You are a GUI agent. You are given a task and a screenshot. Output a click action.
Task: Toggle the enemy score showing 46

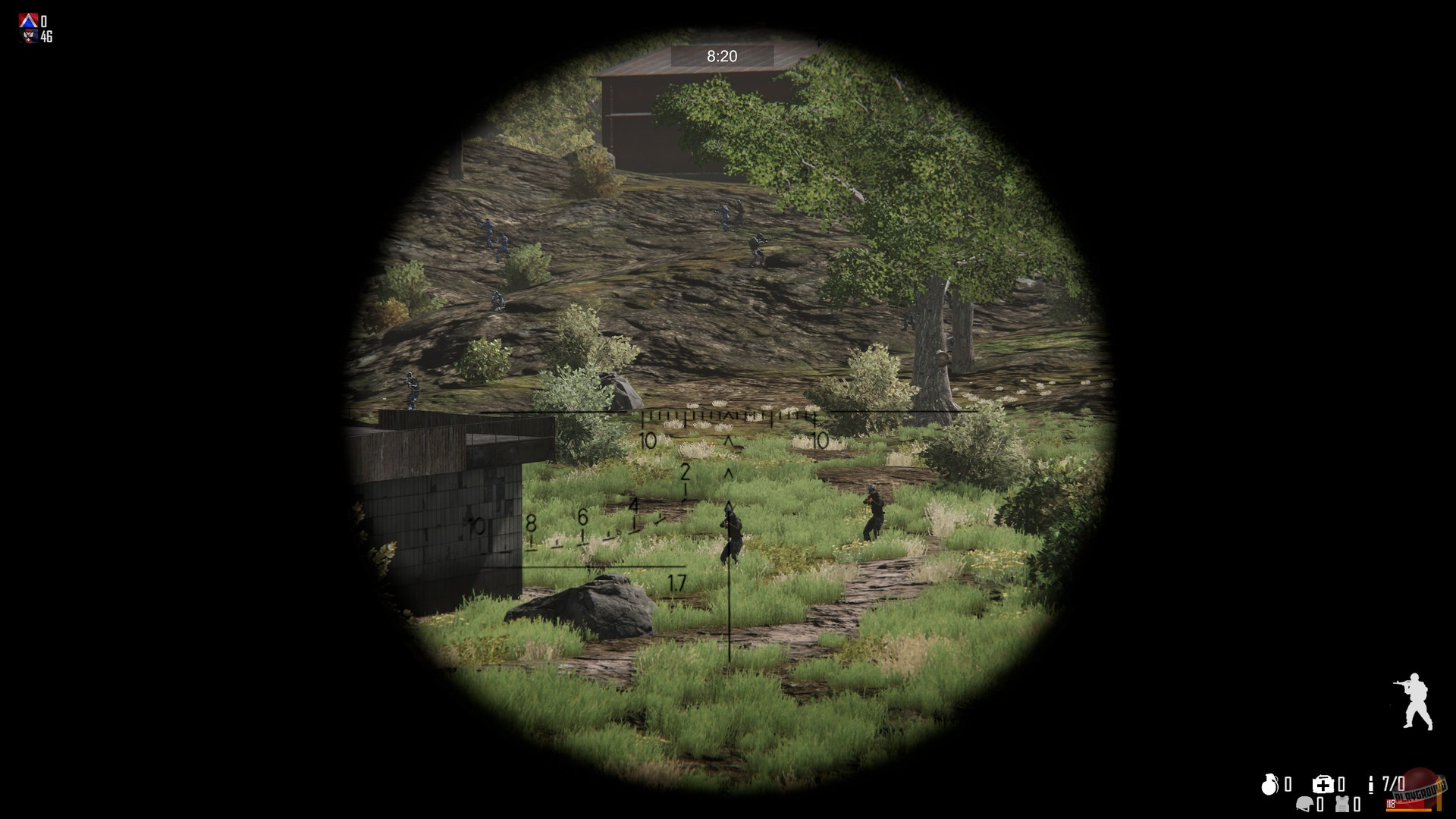[x=47, y=36]
